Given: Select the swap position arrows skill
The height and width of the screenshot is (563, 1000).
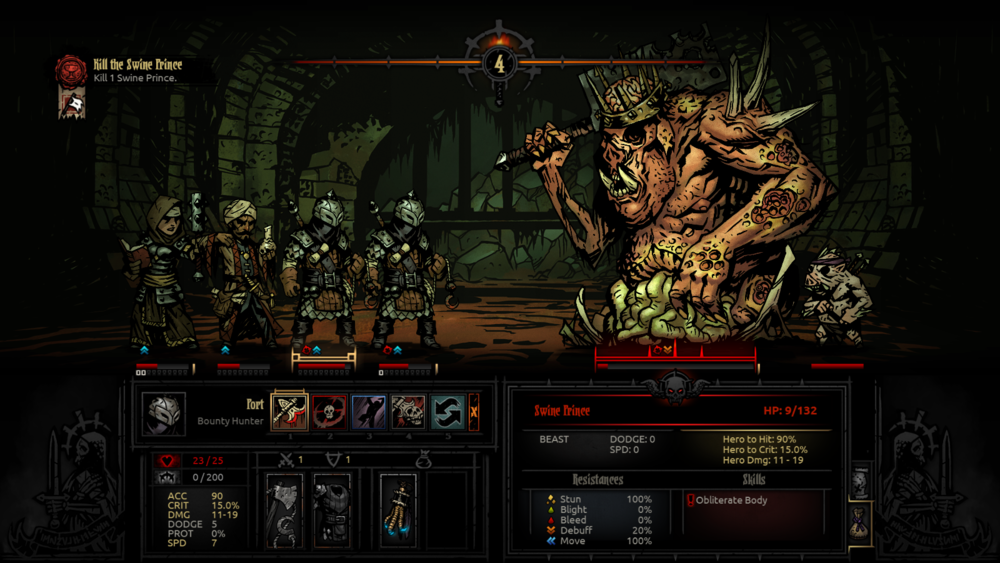Looking at the screenshot, I should coord(447,412).
